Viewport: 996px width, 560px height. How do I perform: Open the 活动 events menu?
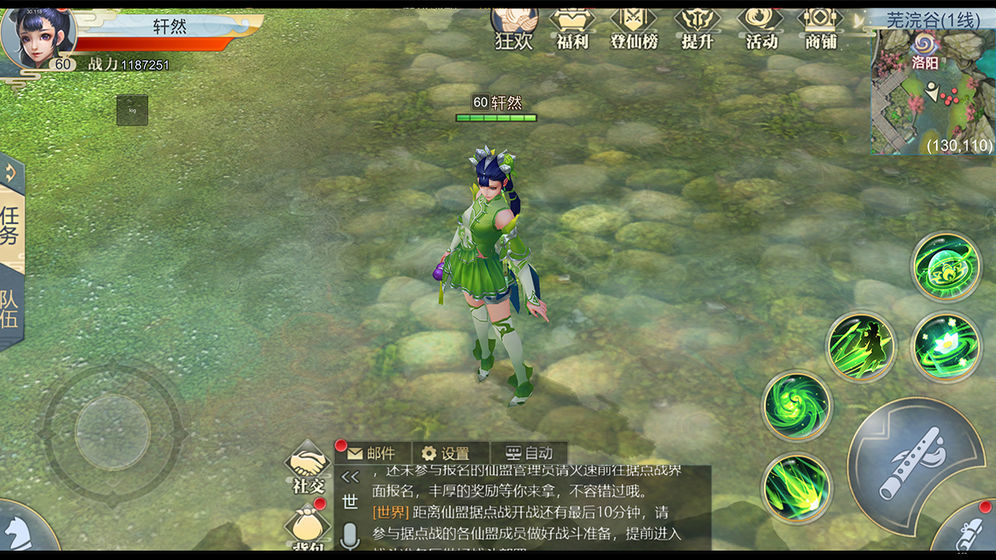point(760,27)
